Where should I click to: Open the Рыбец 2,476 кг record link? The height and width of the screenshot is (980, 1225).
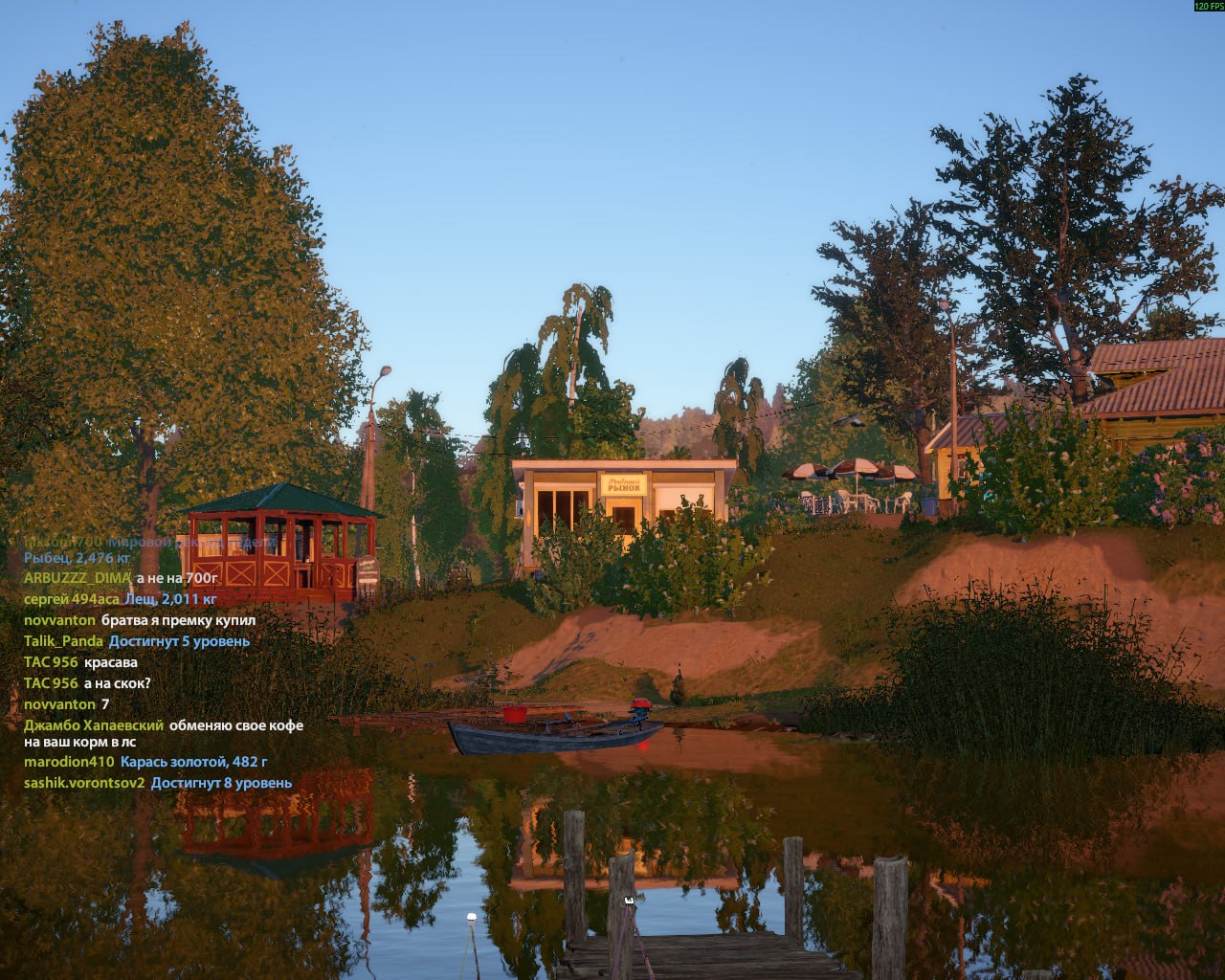click(77, 557)
